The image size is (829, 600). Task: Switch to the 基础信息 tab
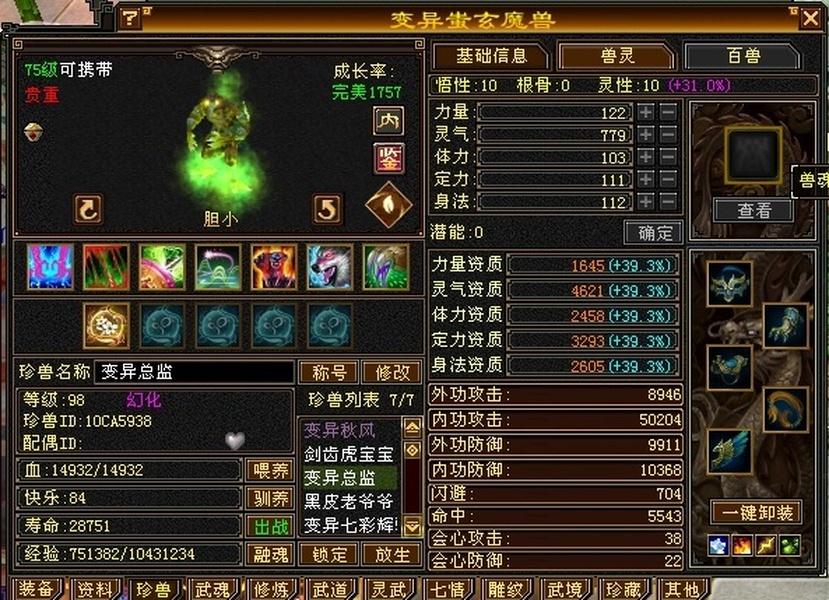pyautogui.click(x=490, y=56)
